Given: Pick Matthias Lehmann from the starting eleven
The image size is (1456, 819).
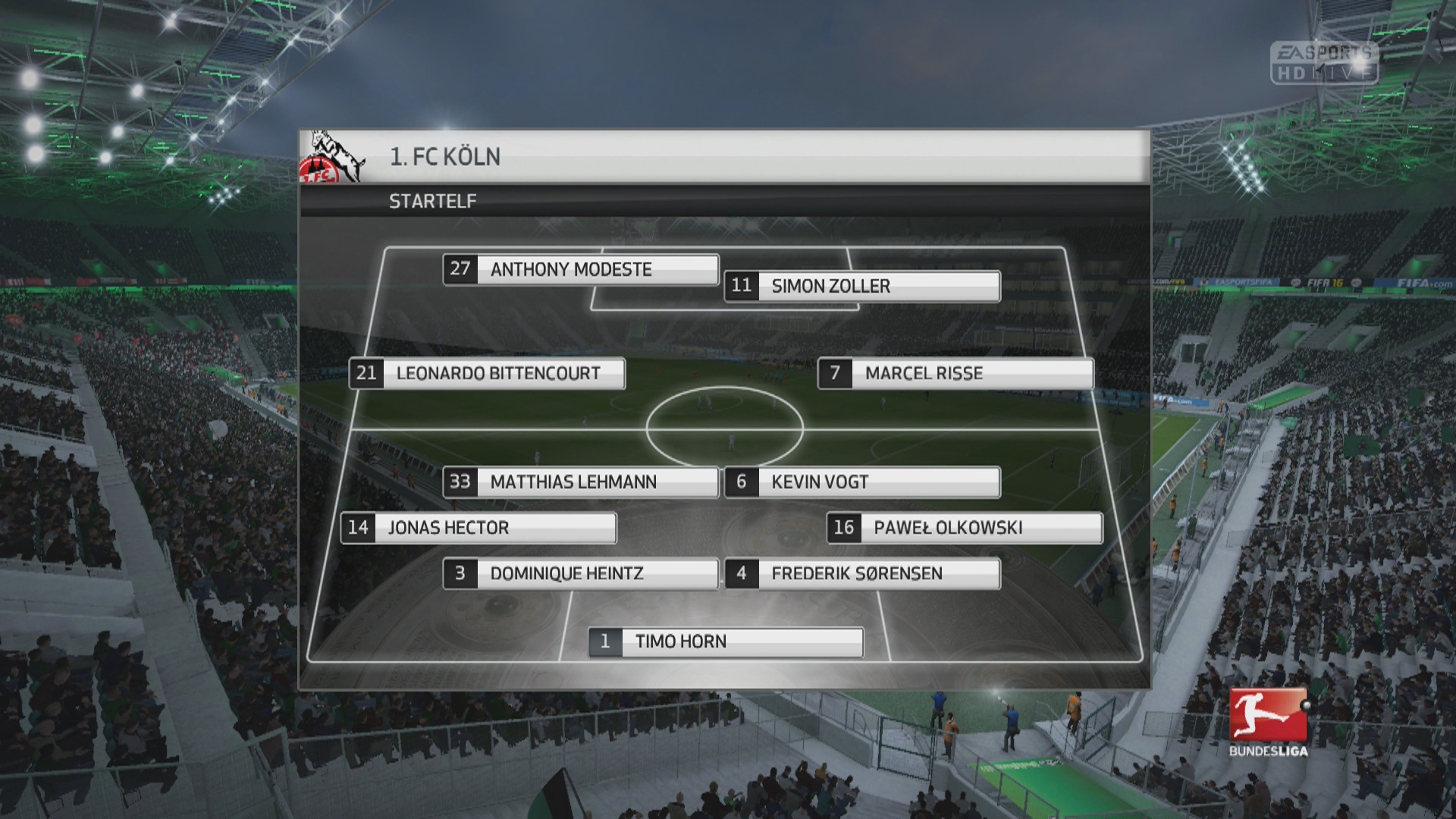Looking at the screenshot, I should pyautogui.click(x=581, y=482).
